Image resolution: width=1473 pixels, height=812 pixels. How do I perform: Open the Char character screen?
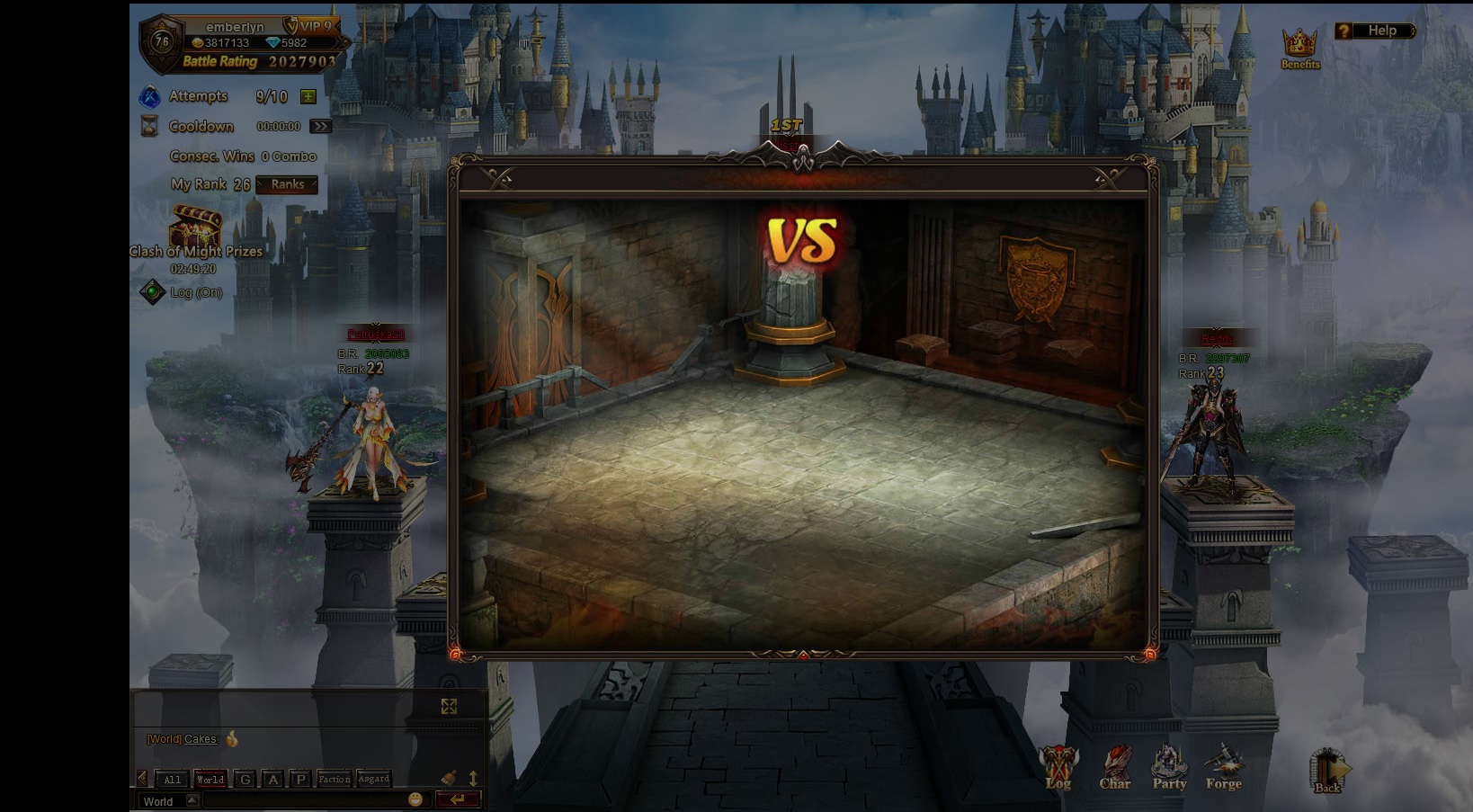click(1115, 769)
